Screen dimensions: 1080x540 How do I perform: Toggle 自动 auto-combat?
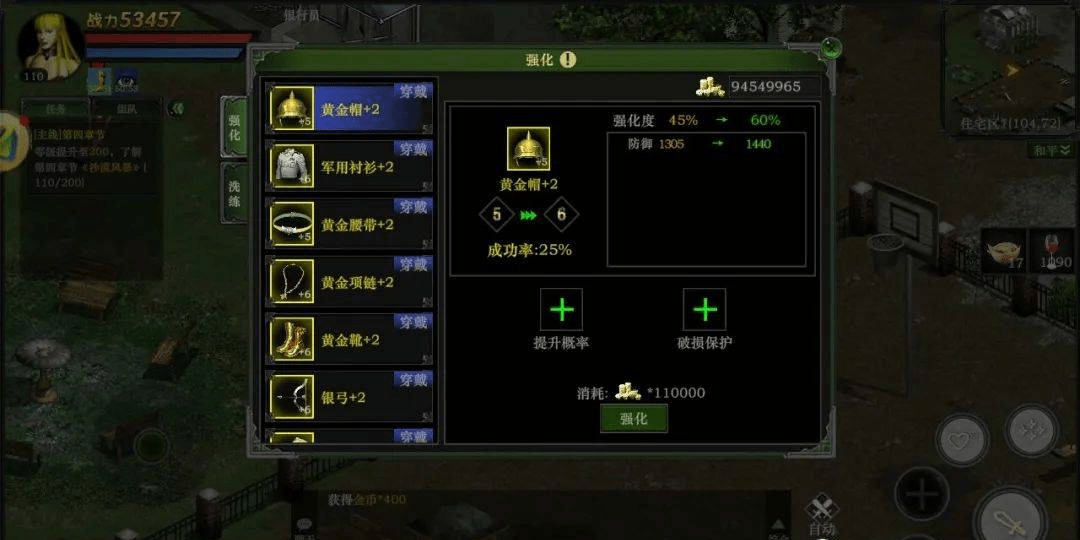pos(821,517)
